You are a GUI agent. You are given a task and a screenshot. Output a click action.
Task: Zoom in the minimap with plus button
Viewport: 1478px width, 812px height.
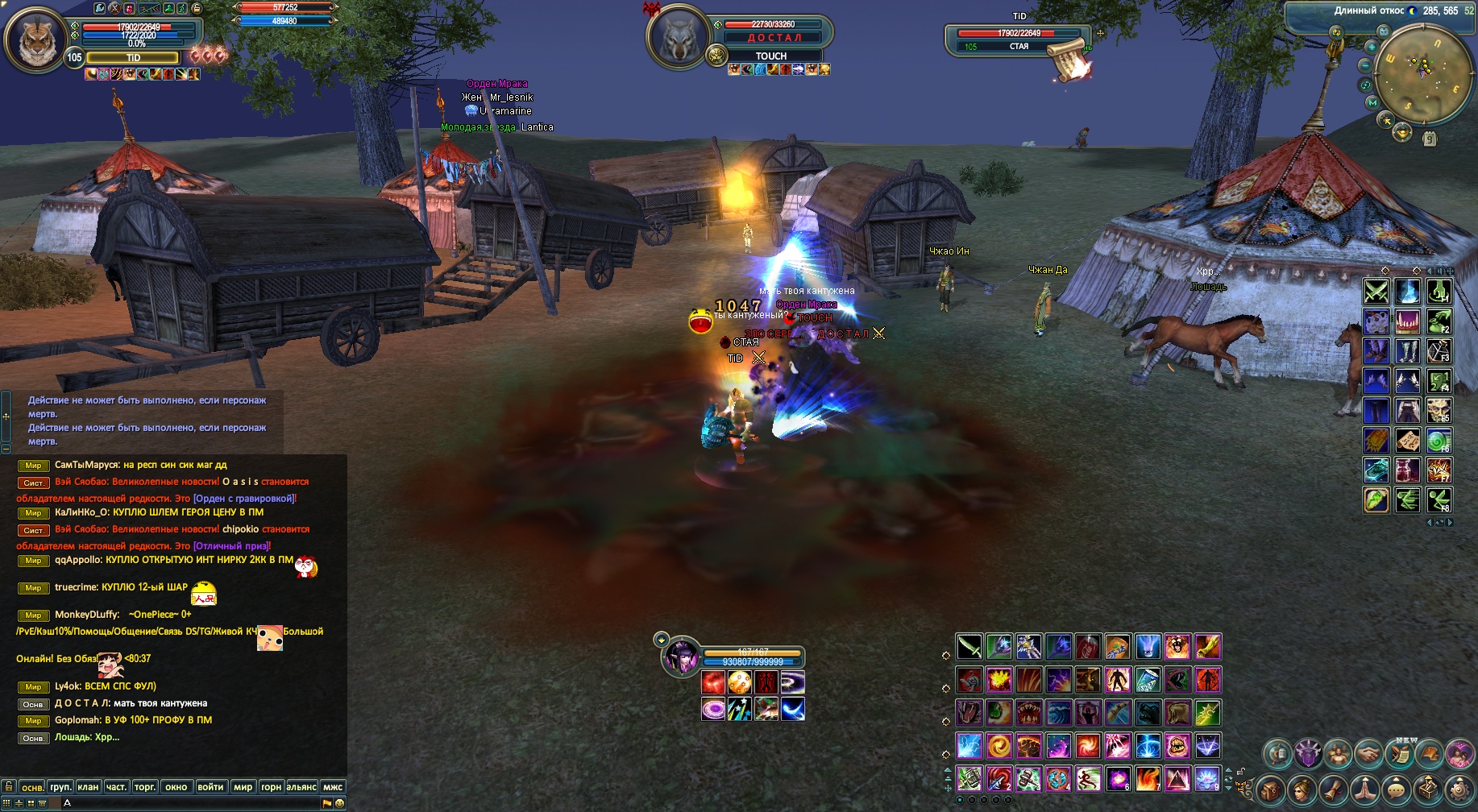[x=1372, y=47]
